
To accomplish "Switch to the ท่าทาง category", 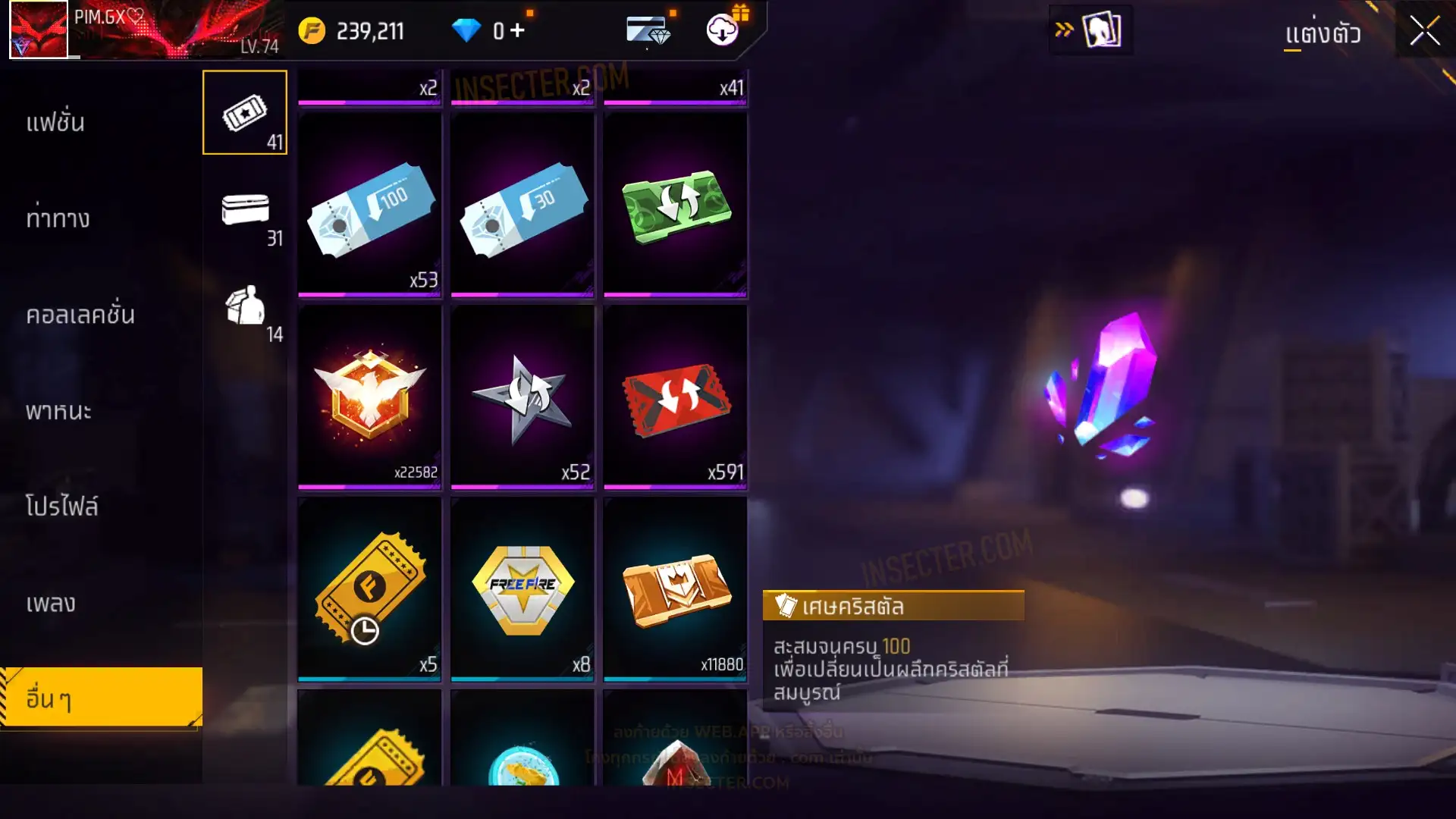I will (x=58, y=219).
